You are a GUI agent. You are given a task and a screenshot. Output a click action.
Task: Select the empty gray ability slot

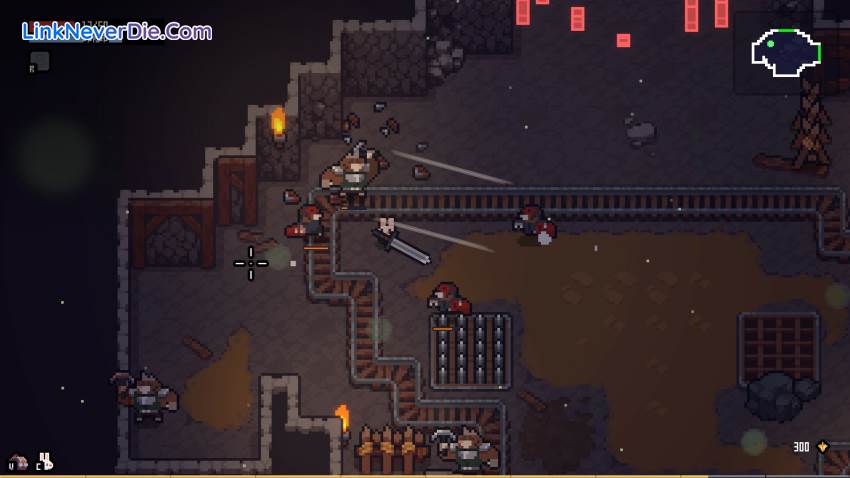tap(40, 61)
